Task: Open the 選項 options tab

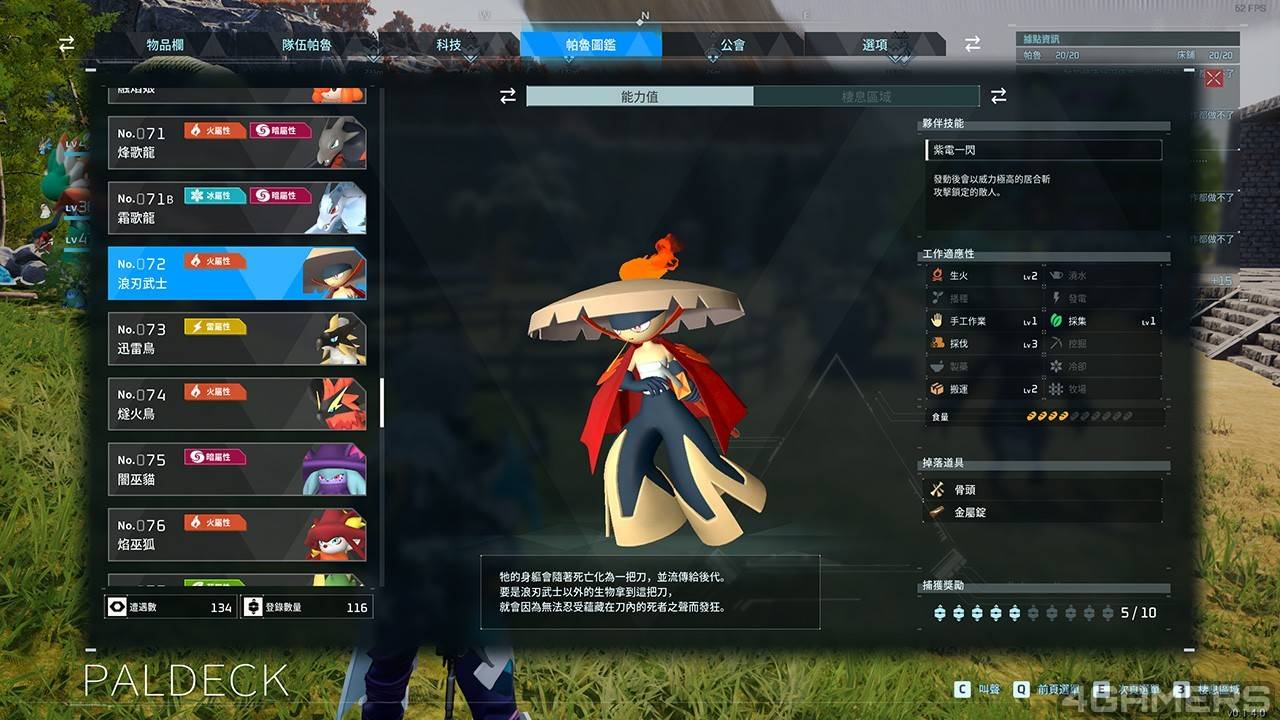Action: click(x=875, y=45)
